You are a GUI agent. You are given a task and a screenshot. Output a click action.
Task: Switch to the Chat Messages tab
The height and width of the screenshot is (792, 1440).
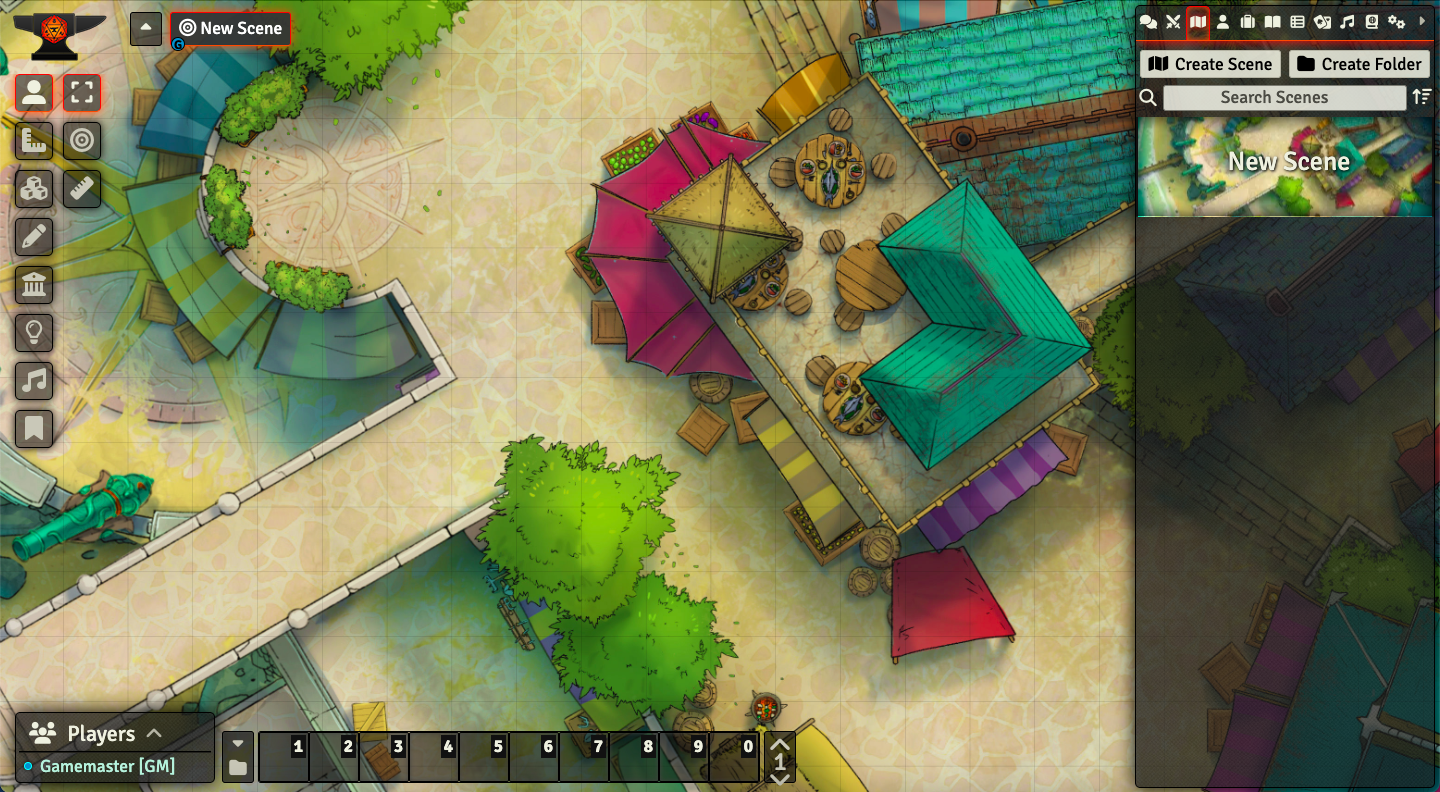(x=1147, y=20)
